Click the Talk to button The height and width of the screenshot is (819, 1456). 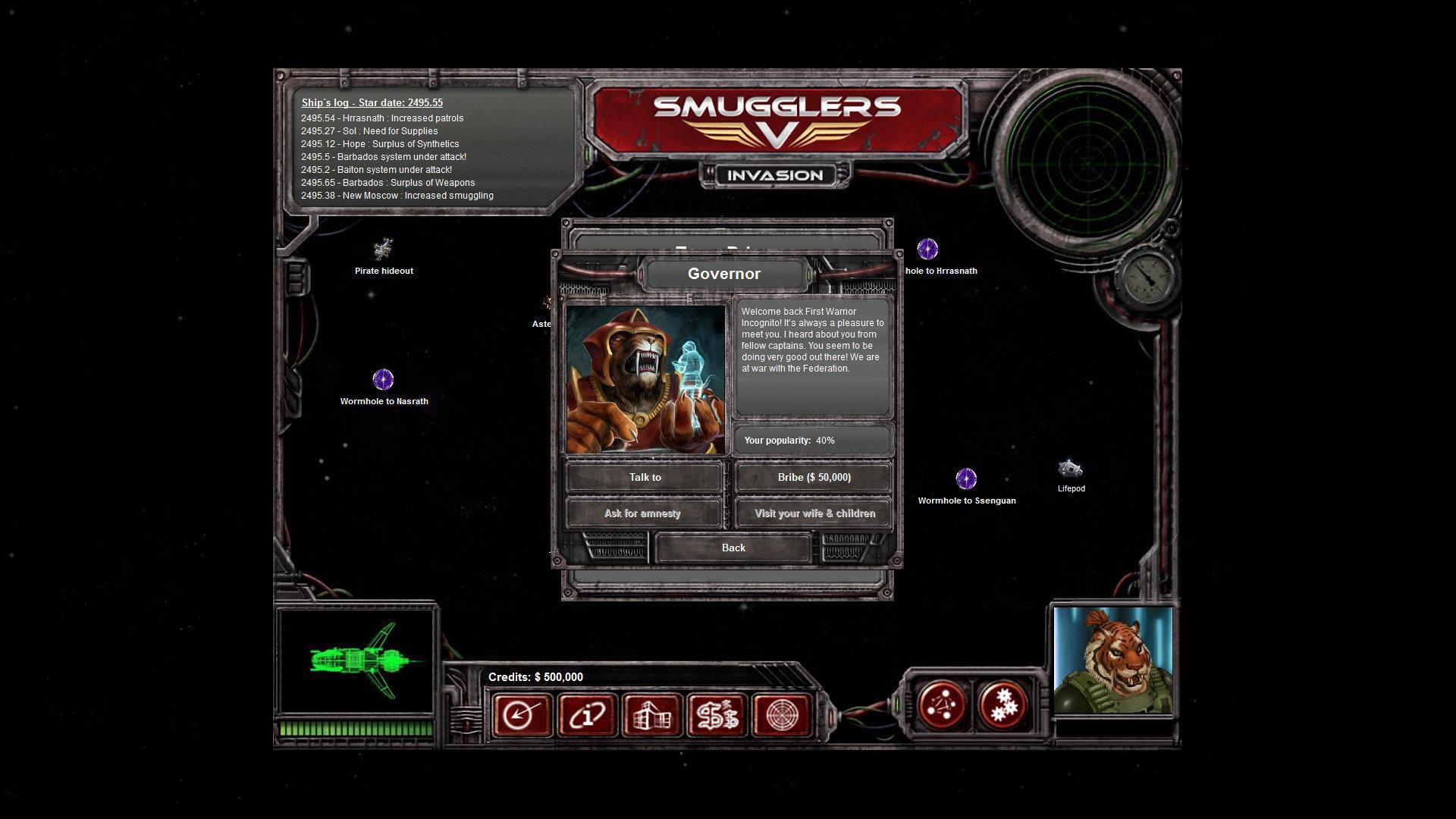644,477
